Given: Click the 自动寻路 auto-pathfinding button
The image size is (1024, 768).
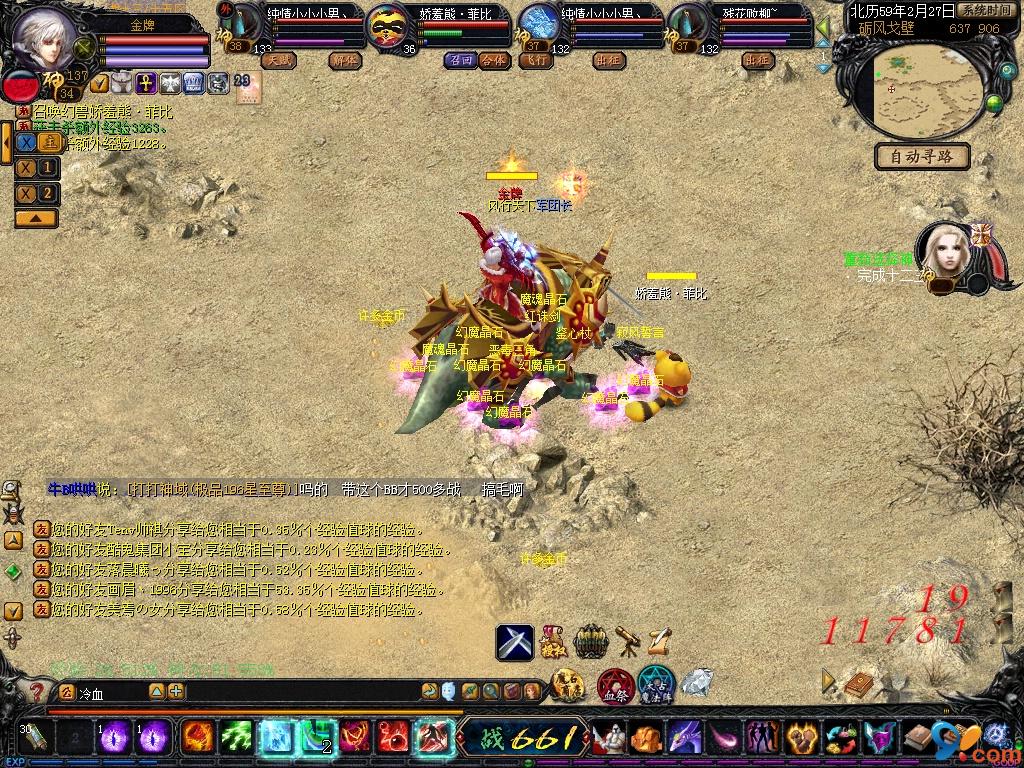Looking at the screenshot, I should (x=921, y=157).
